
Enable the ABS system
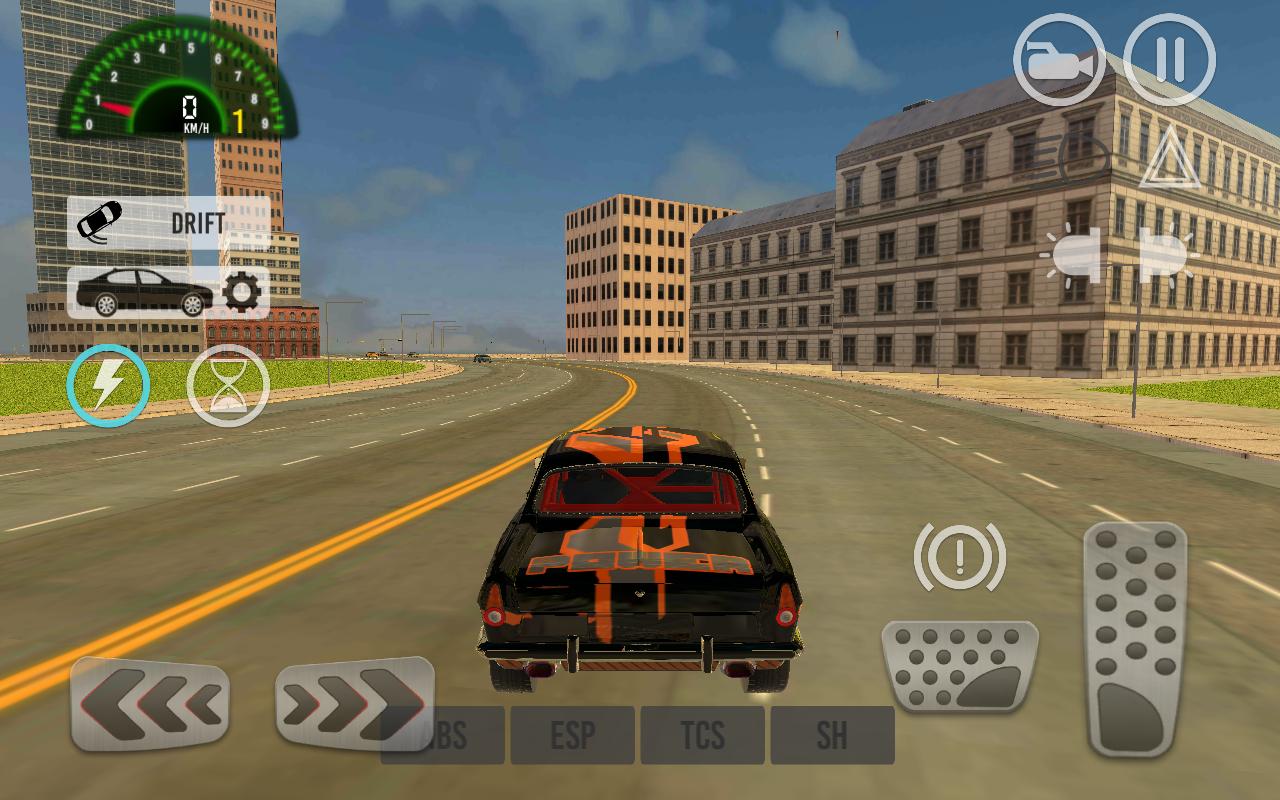pos(442,736)
